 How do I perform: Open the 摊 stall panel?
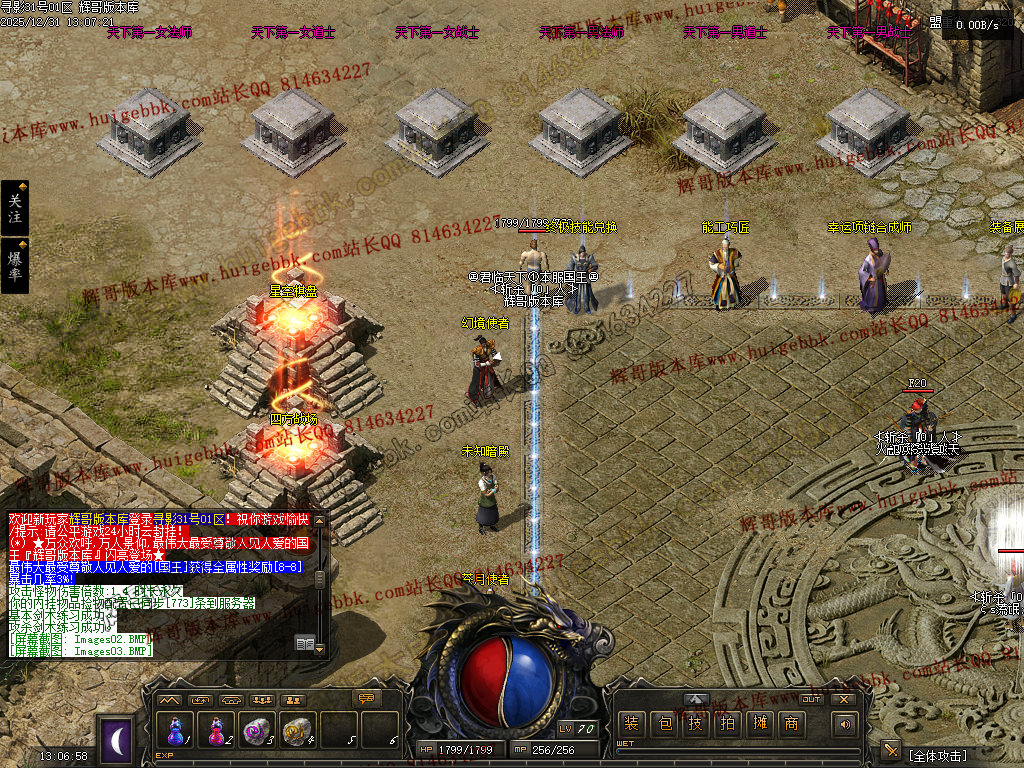[x=759, y=724]
